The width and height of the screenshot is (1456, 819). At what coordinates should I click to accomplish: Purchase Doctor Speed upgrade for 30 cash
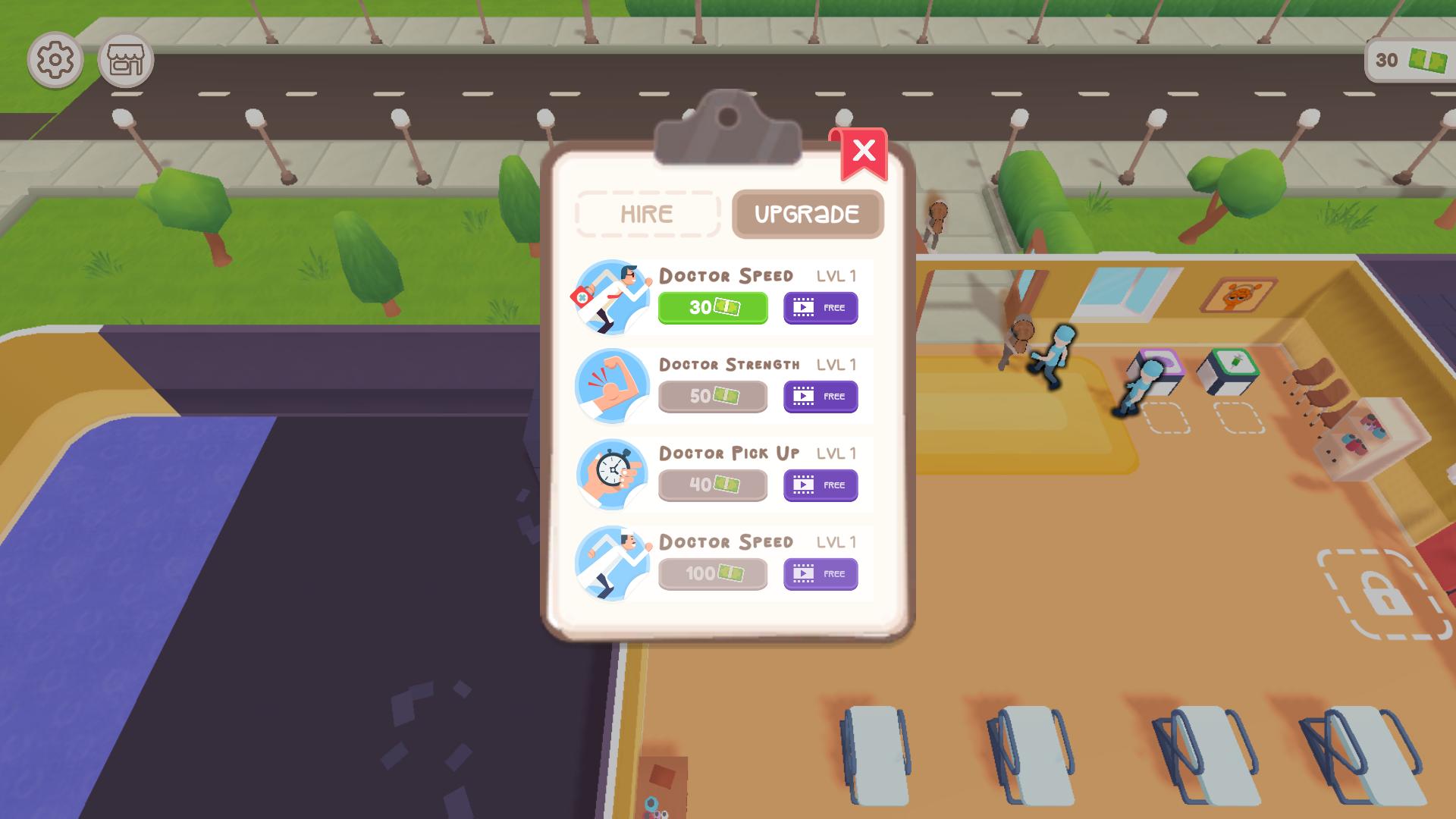click(x=712, y=307)
